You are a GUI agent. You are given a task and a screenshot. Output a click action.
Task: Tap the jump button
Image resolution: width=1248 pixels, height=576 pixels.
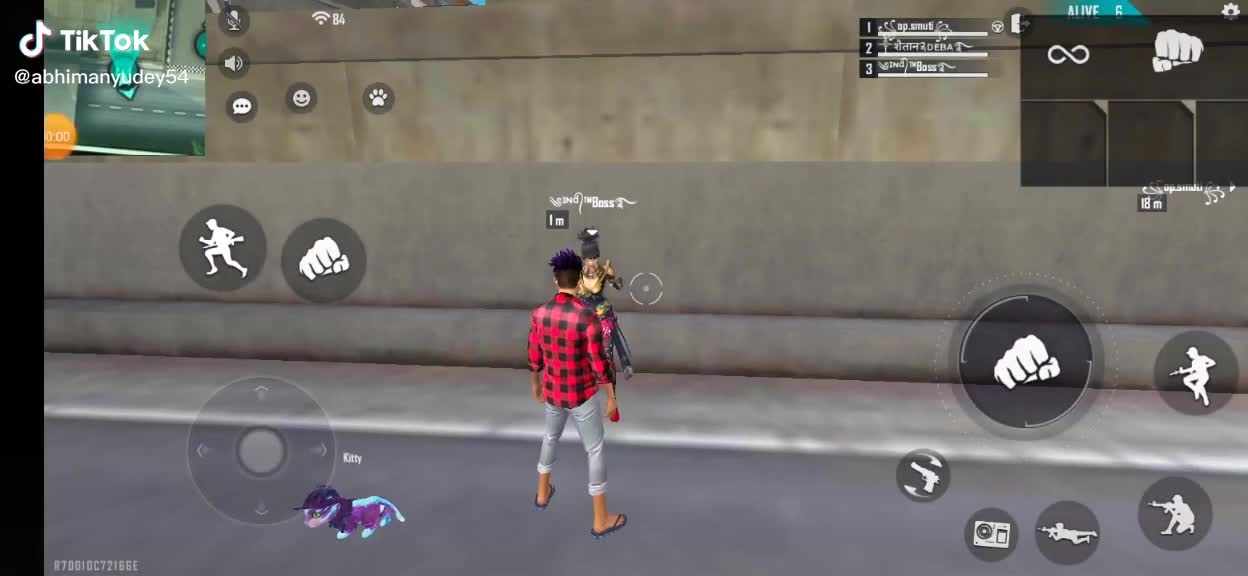(x=1195, y=372)
